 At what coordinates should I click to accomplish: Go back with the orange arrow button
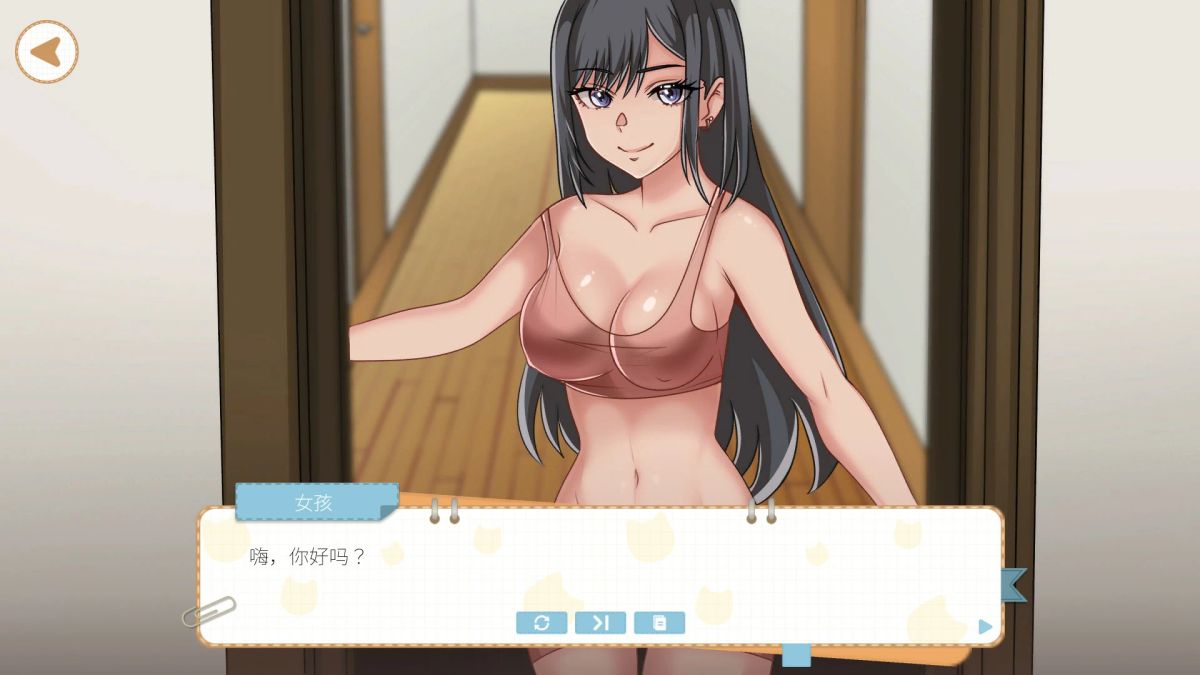[x=46, y=52]
